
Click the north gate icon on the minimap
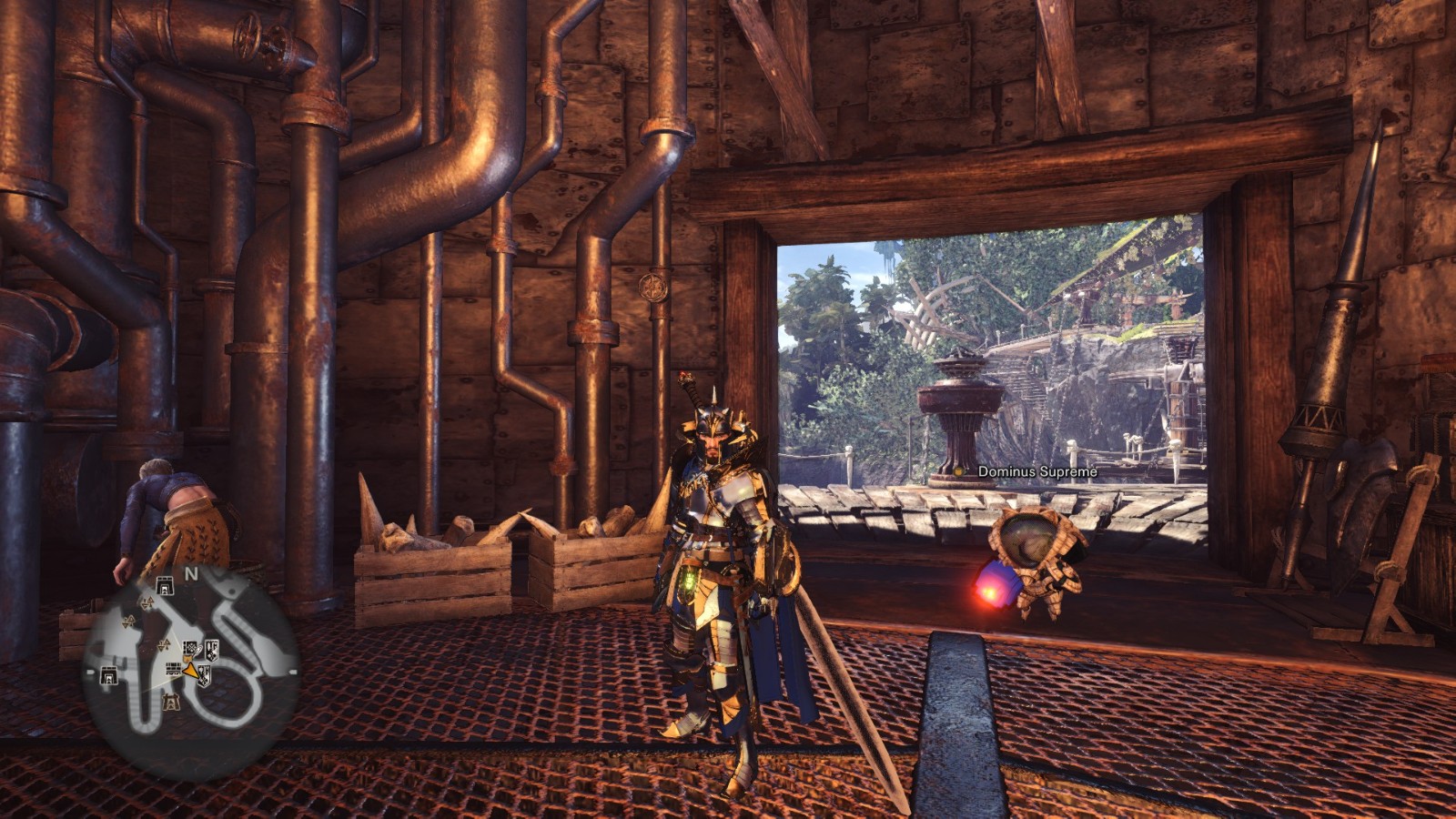[165, 583]
